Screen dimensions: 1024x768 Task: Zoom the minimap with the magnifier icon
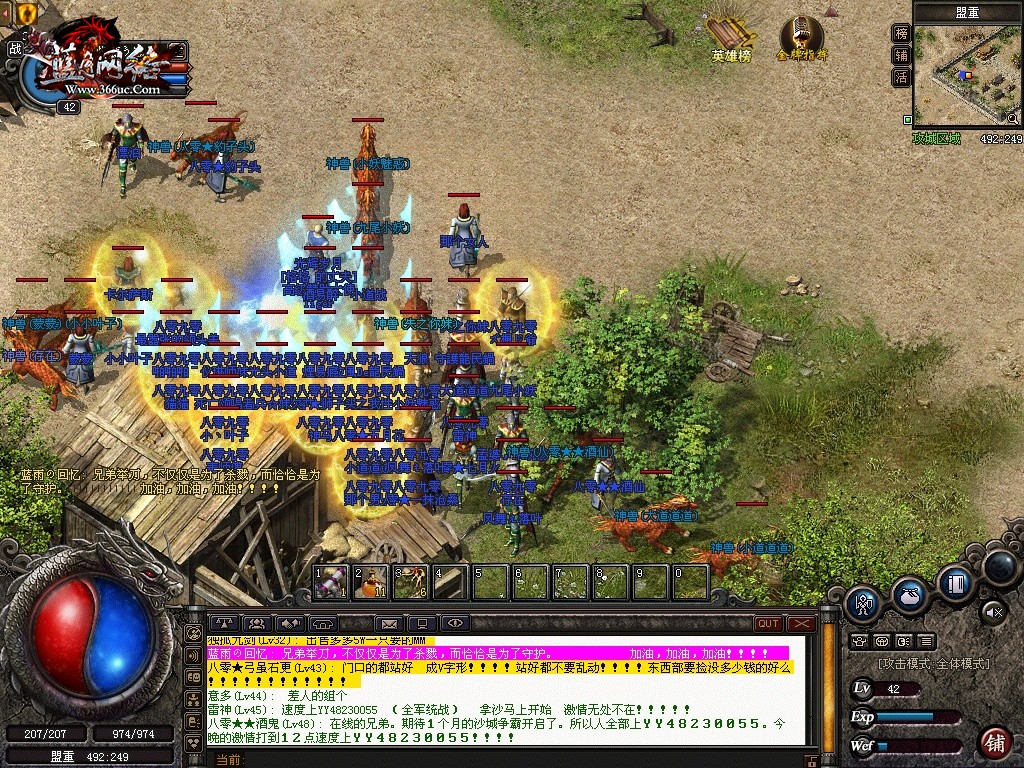tap(1012, 118)
